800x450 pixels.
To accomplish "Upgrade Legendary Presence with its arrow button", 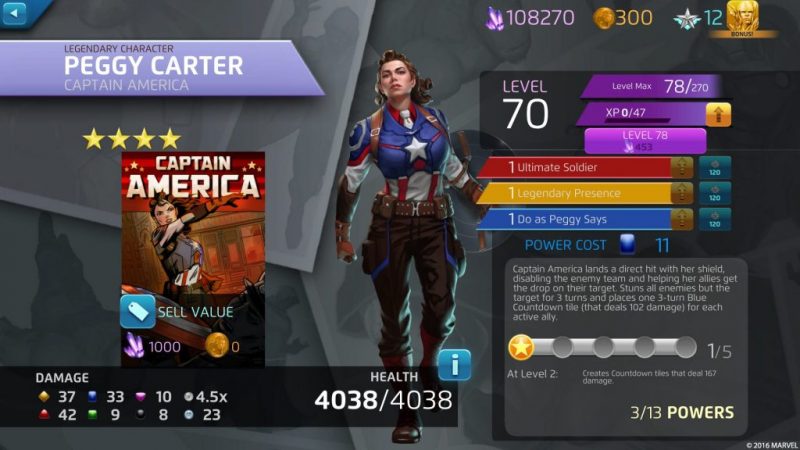I will pos(685,193).
